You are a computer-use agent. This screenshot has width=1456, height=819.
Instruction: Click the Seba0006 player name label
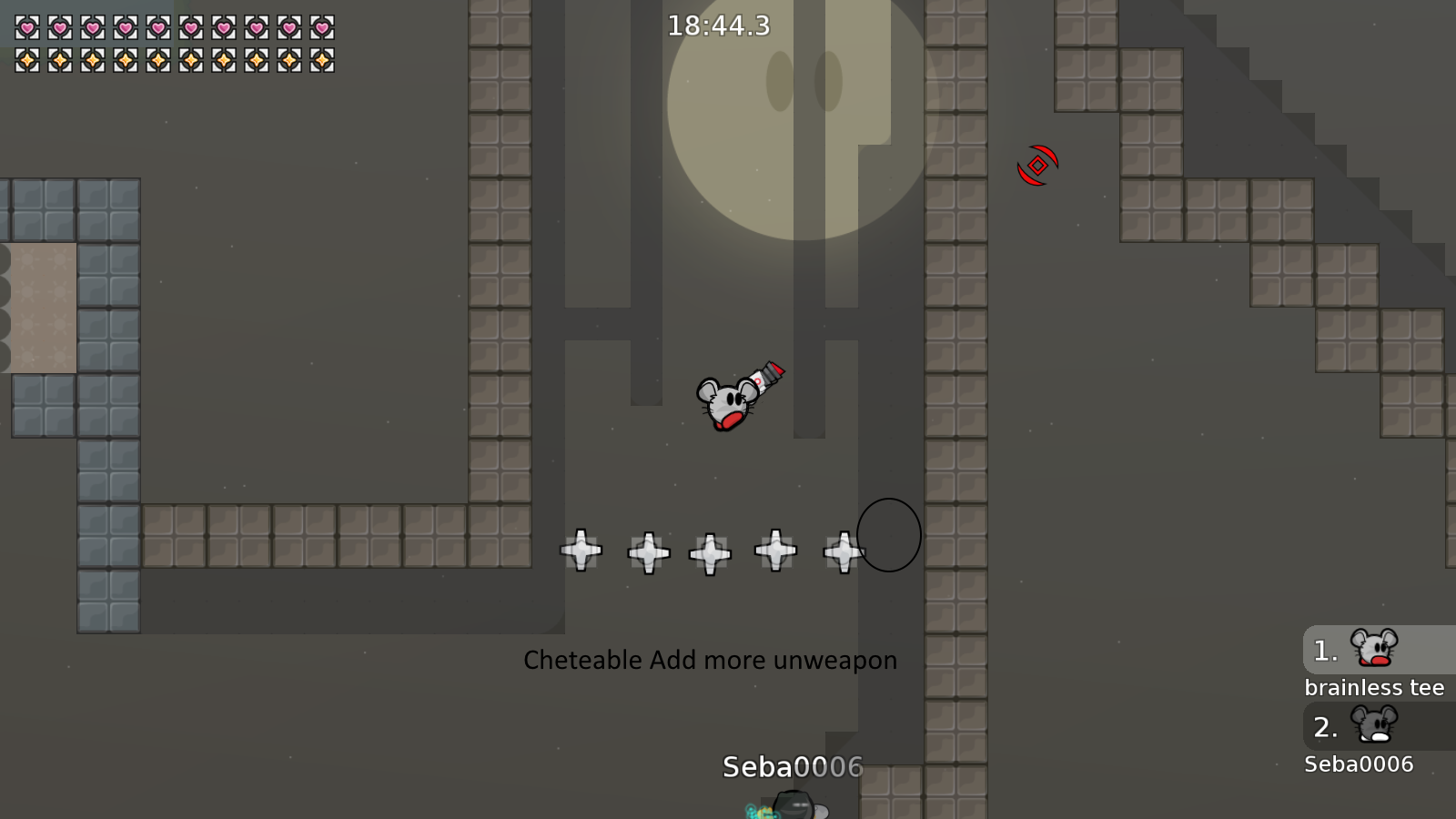point(791,767)
